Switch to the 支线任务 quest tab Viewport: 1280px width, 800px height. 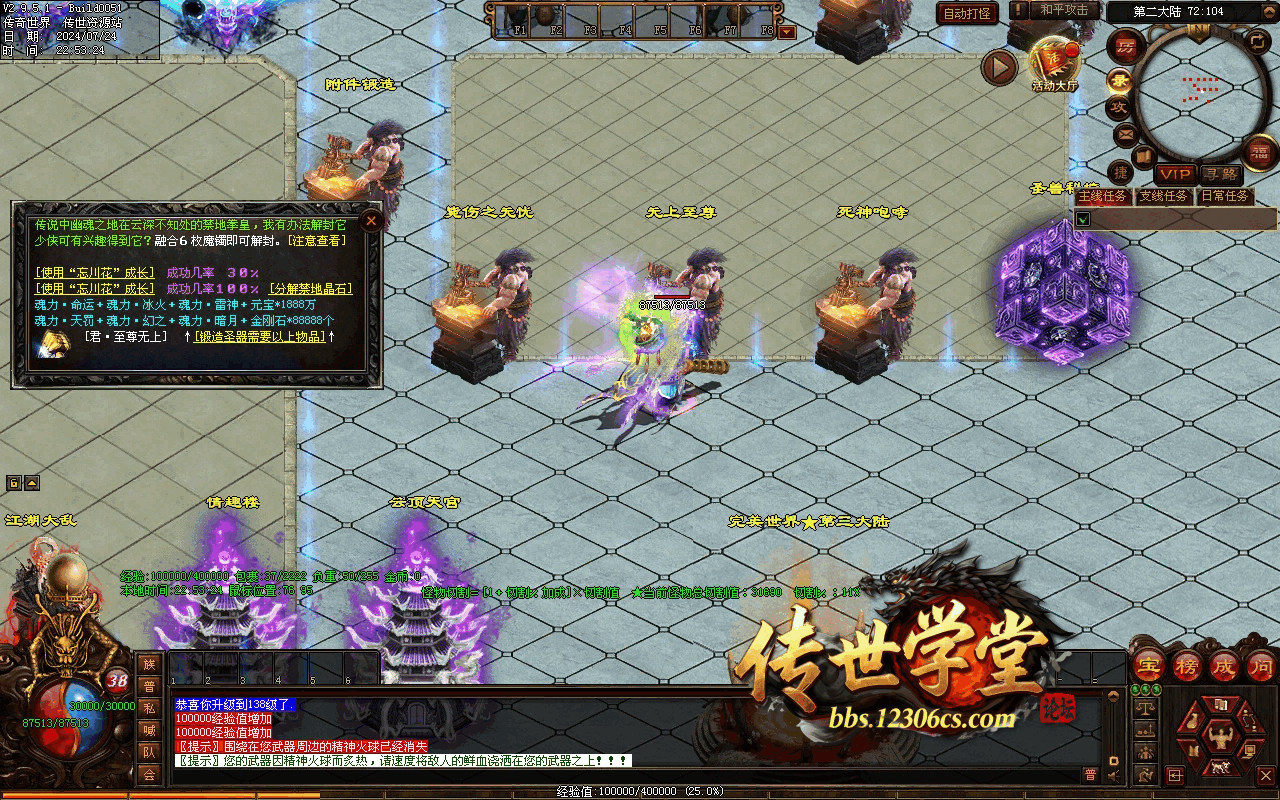[1163, 196]
